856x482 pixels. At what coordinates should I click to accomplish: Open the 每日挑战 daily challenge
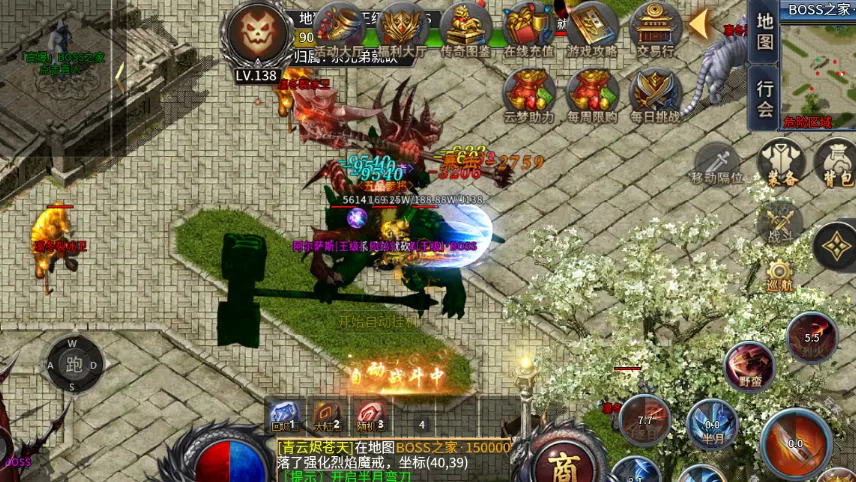click(x=655, y=92)
